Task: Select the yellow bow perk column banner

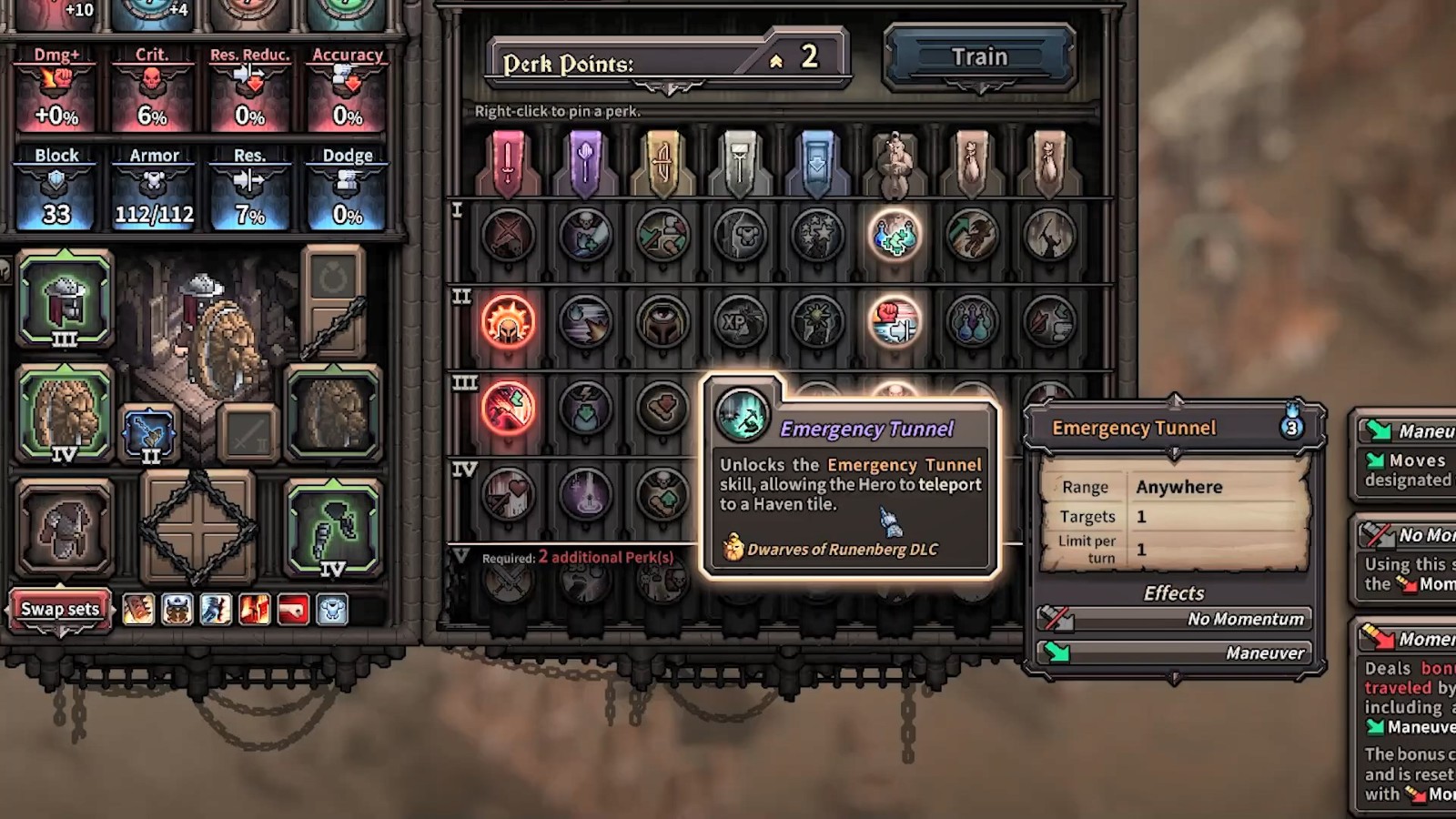Action: pos(662,164)
